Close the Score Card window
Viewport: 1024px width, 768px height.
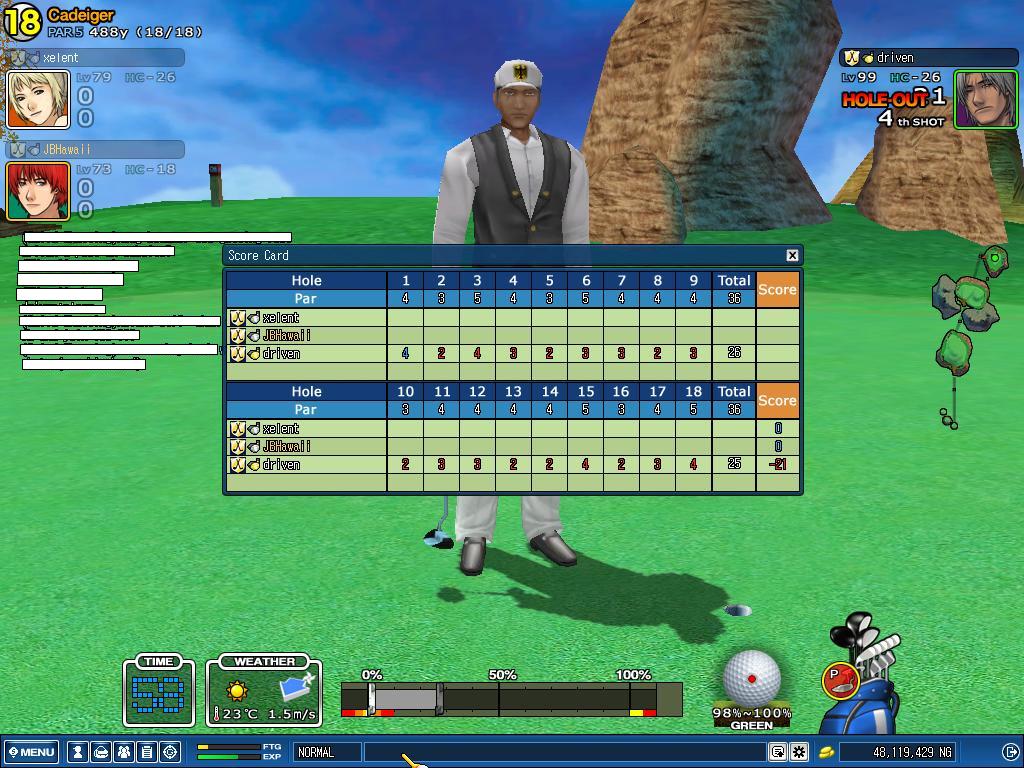tap(792, 255)
